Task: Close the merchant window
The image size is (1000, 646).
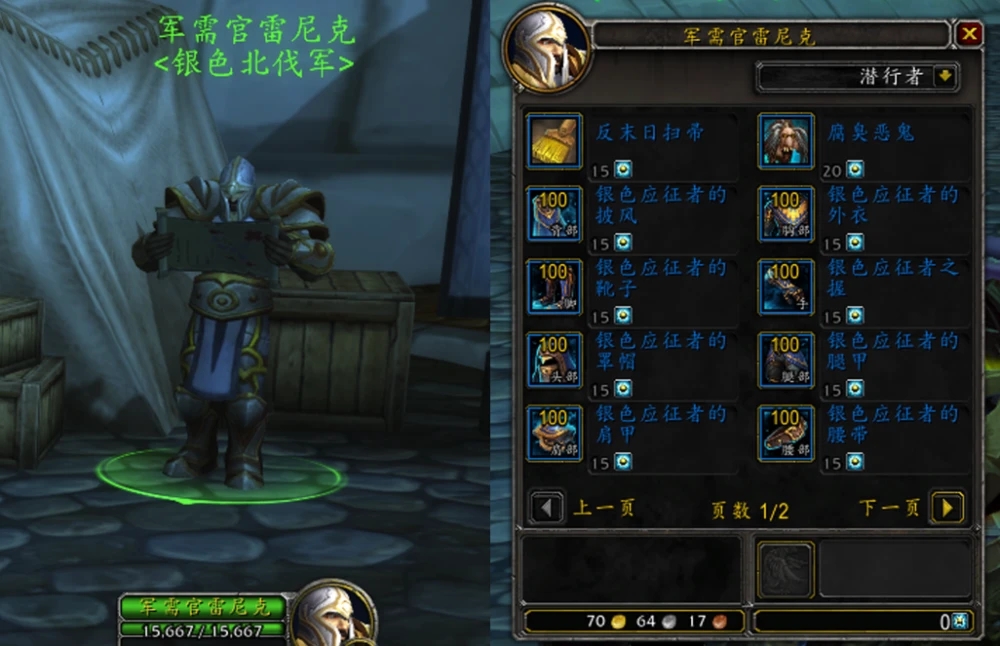Action: point(969,35)
